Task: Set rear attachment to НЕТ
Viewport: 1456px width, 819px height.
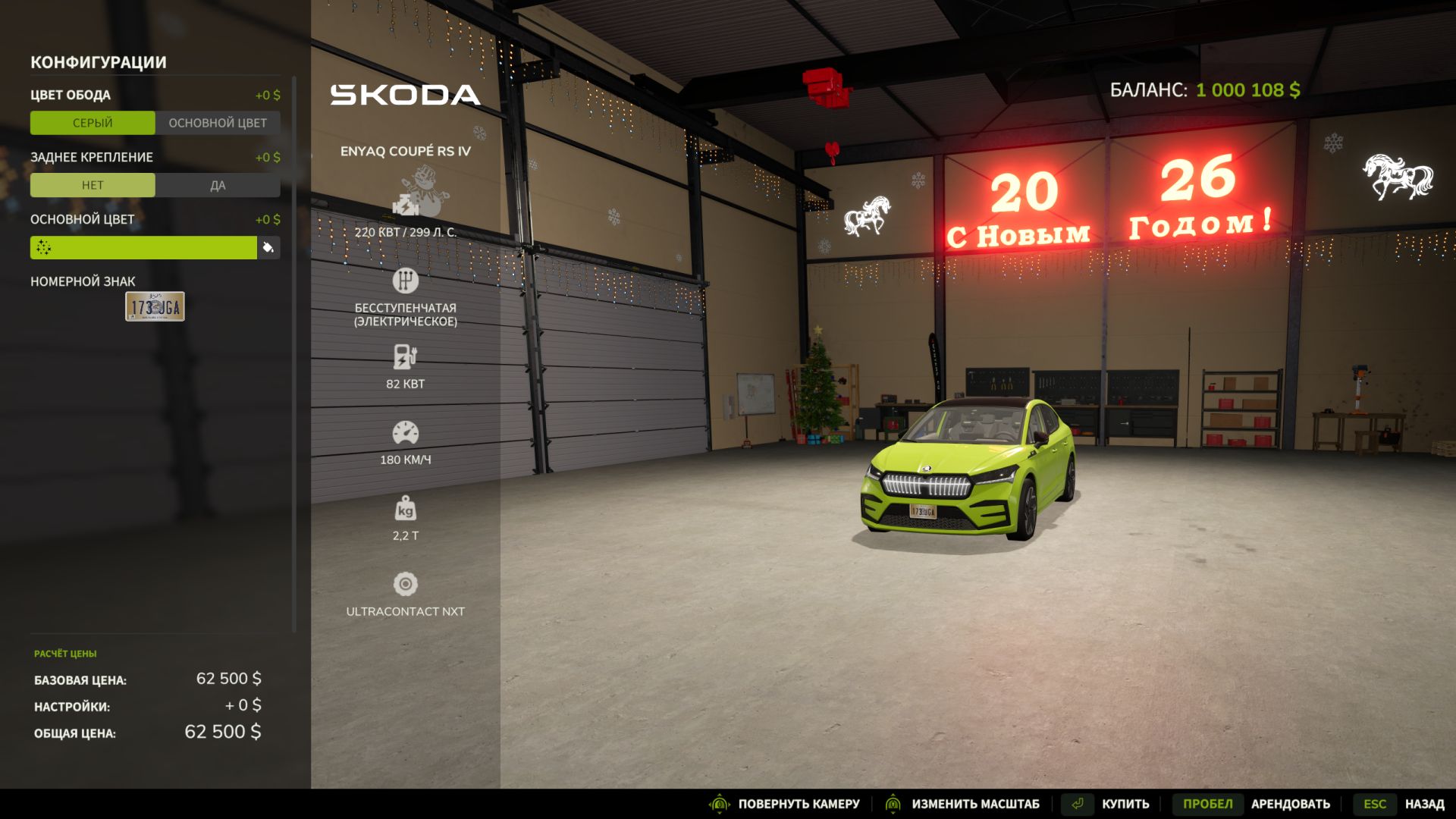Action: coord(93,185)
